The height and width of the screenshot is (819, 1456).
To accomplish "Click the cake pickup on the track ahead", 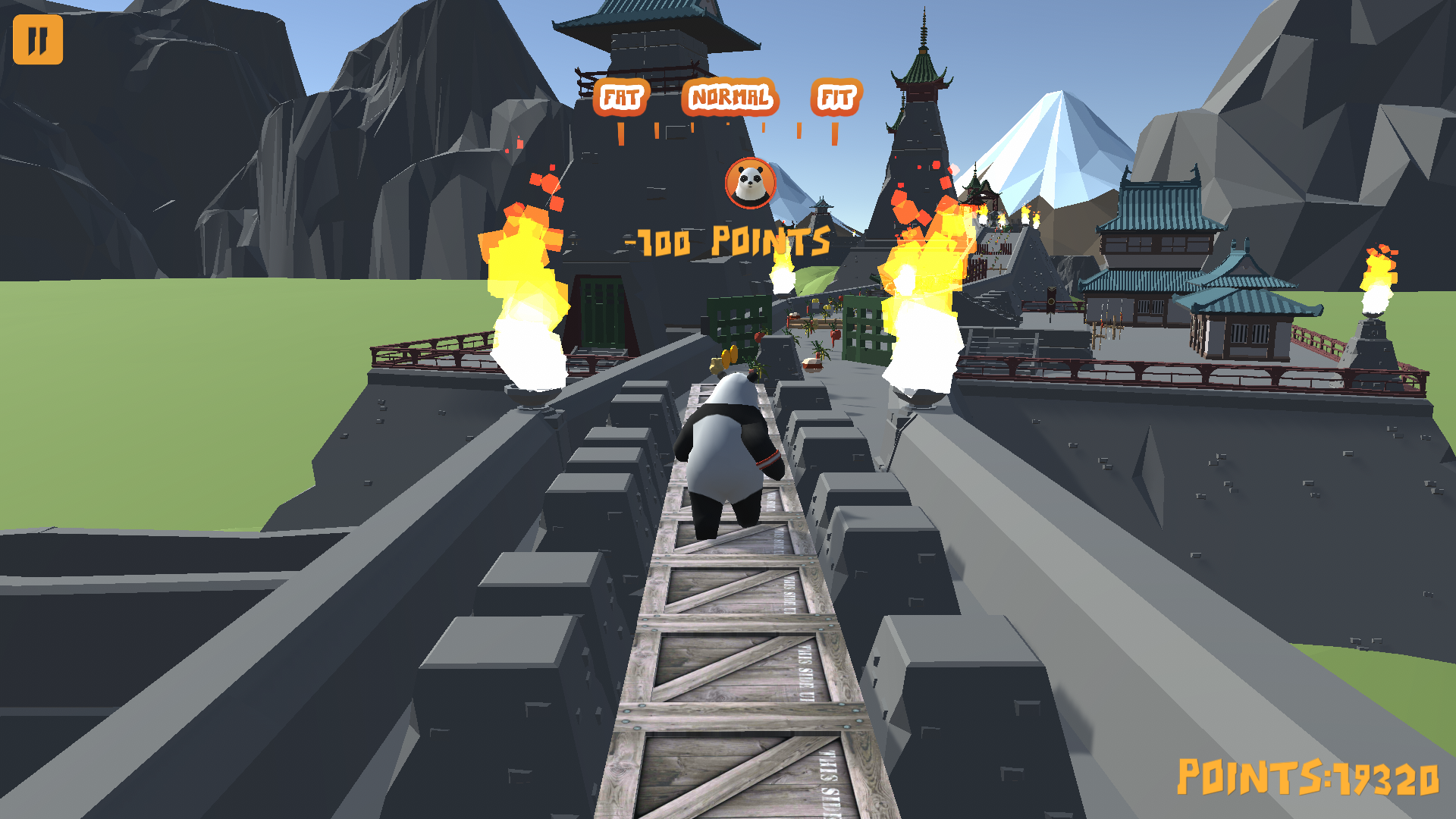I will coord(811,364).
